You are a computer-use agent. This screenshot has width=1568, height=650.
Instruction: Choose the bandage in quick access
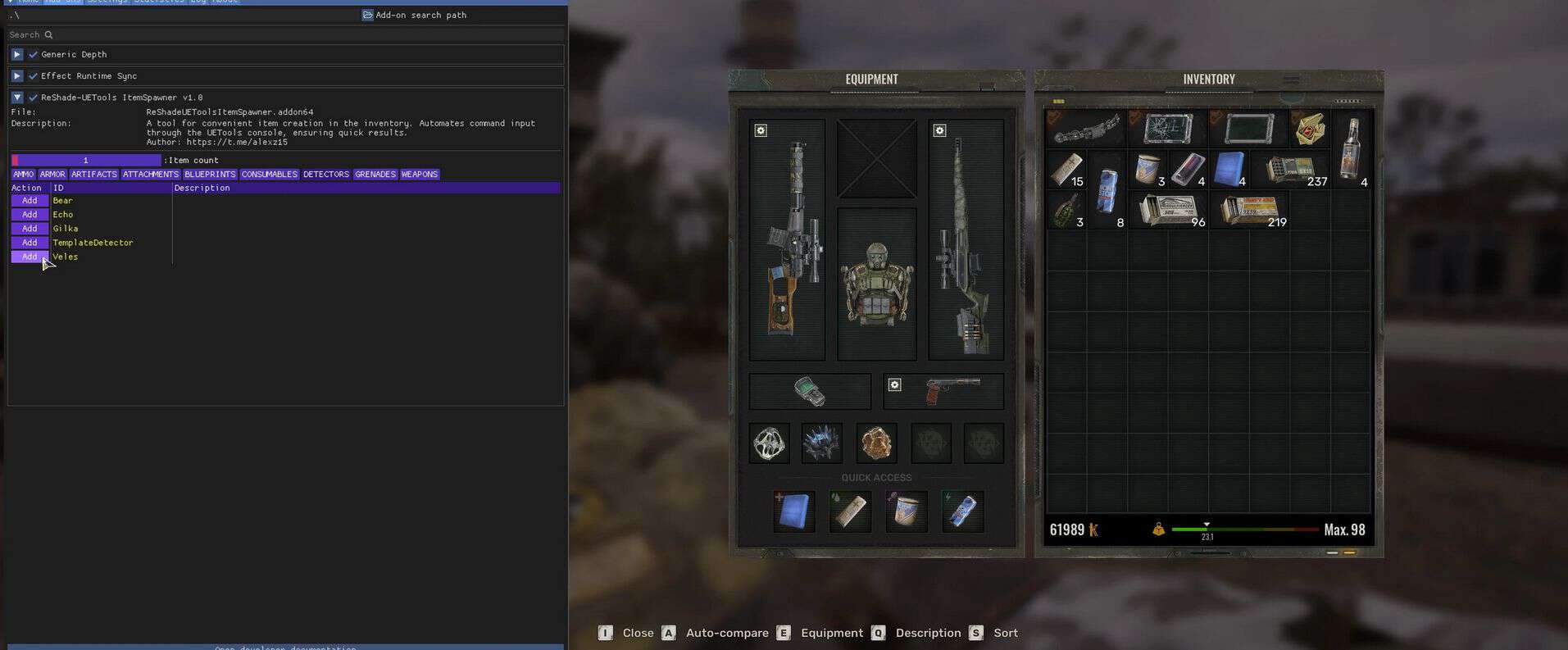click(x=850, y=511)
